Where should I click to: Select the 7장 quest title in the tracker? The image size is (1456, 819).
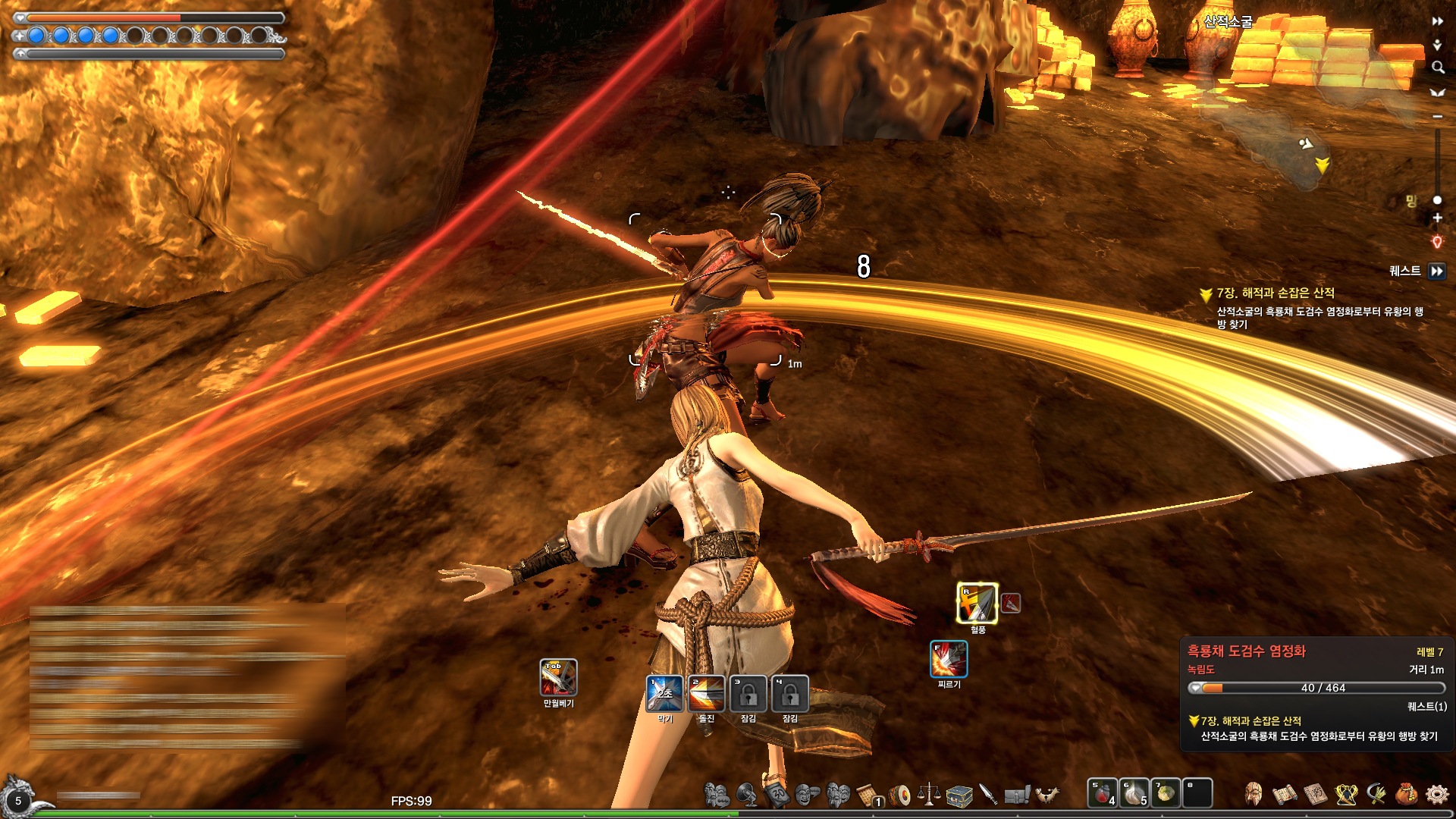pos(1276,293)
